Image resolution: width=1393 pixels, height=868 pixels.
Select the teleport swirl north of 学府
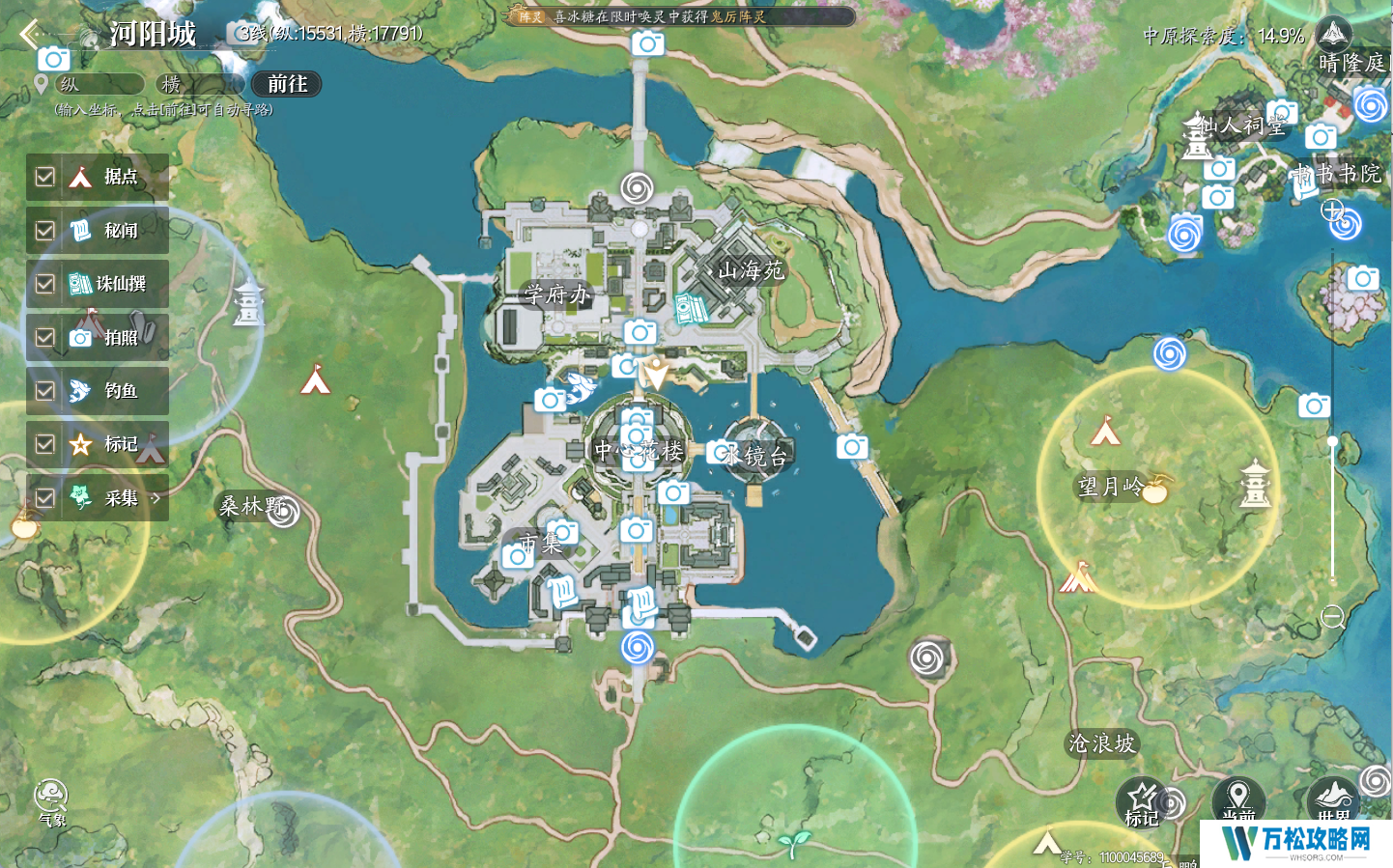pos(637,187)
